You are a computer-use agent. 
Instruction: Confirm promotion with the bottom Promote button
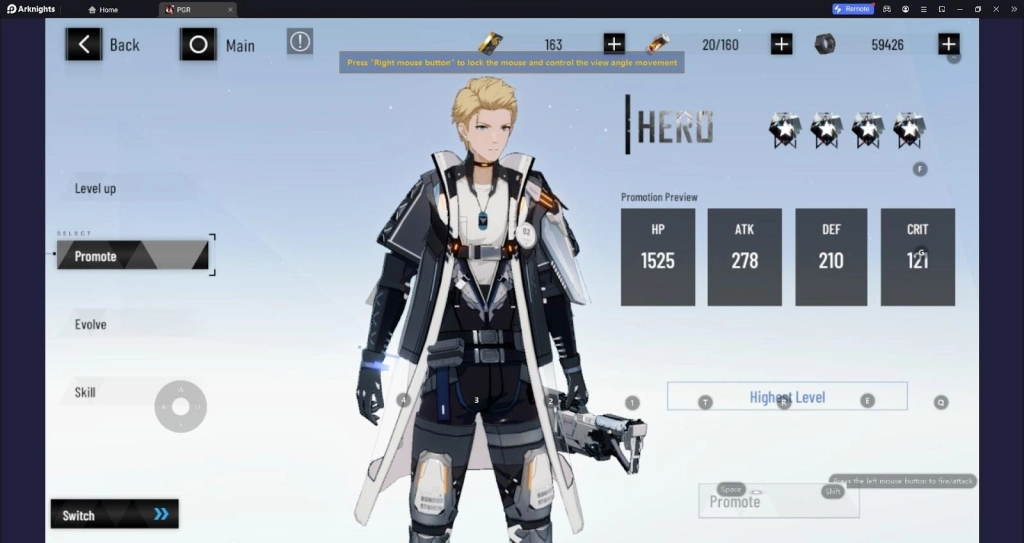[778, 501]
